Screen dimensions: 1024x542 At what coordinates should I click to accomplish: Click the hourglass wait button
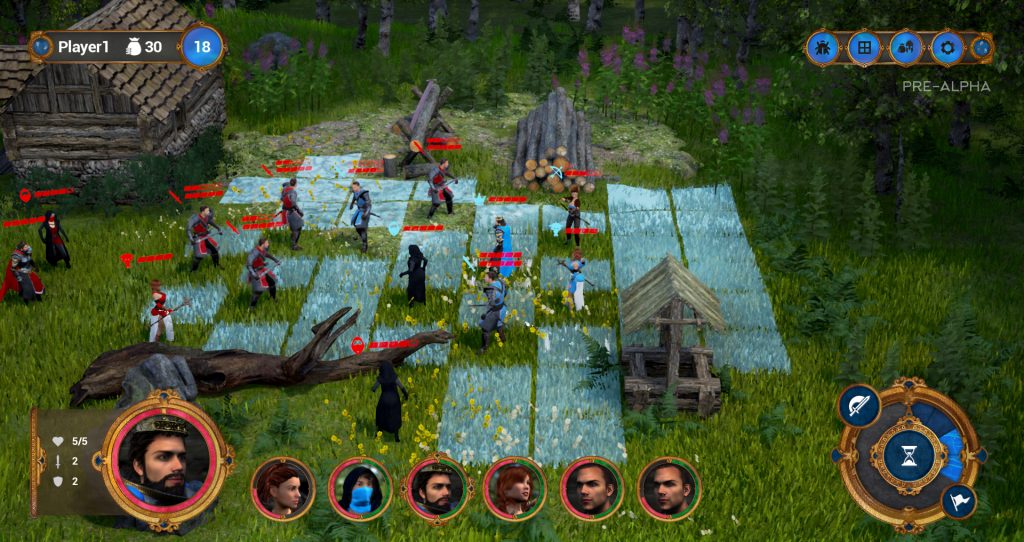(x=908, y=455)
